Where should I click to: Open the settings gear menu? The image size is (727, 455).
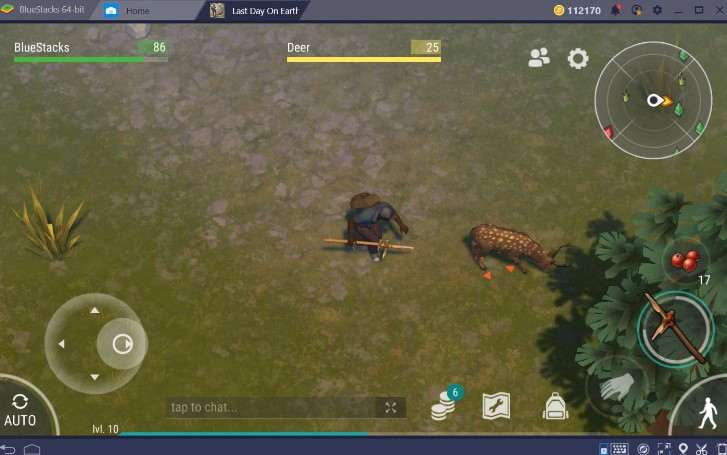[578, 58]
